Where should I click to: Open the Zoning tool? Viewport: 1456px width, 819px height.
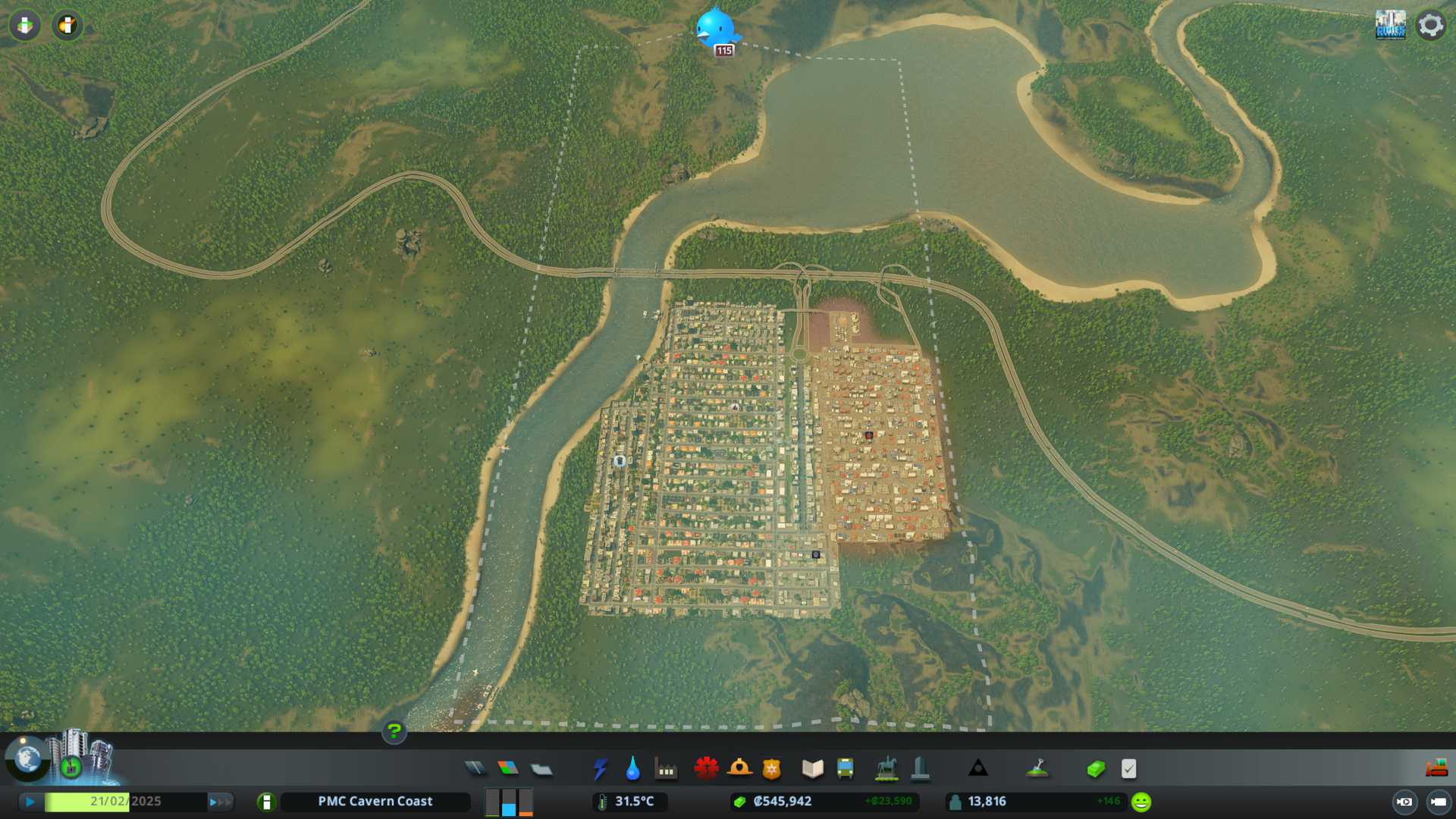(508, 769)
